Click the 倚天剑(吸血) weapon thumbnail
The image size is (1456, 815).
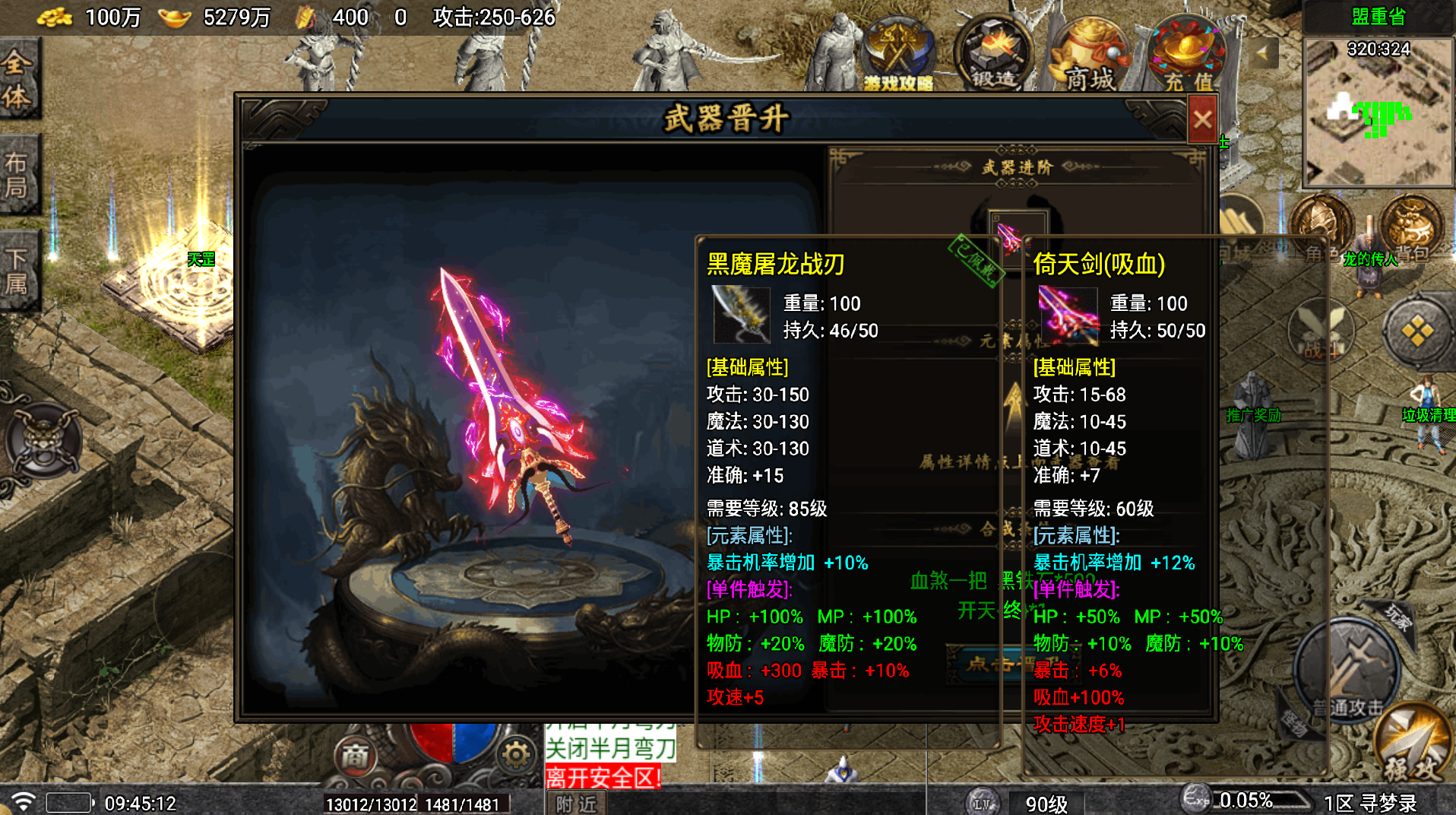tap(1067, 316)
